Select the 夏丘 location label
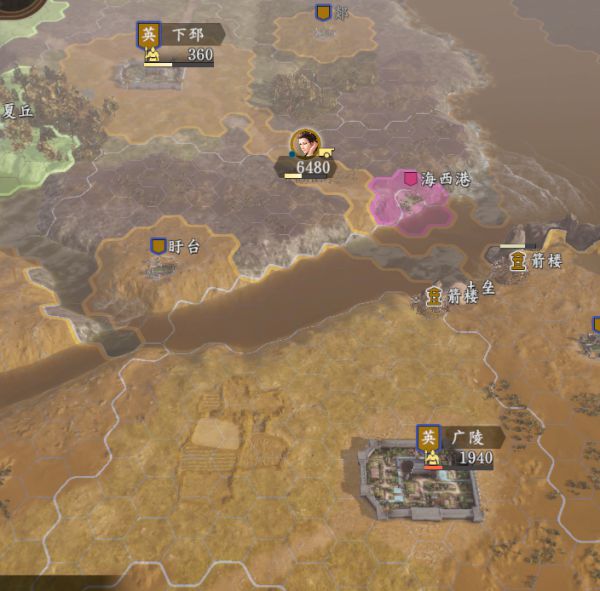 [18, 111]
